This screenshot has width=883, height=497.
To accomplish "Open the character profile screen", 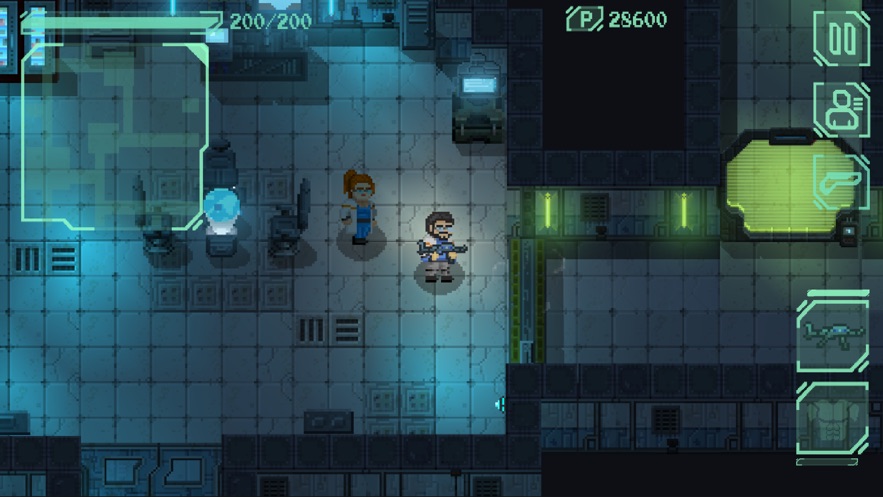I will click(841, 110).
